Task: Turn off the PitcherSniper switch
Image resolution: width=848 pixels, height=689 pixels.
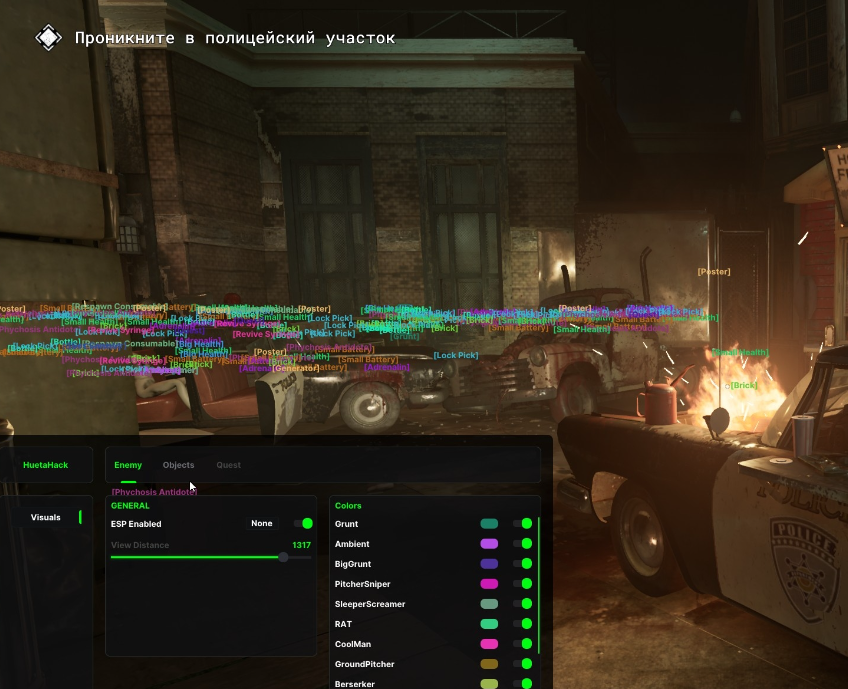Action: 522,583
